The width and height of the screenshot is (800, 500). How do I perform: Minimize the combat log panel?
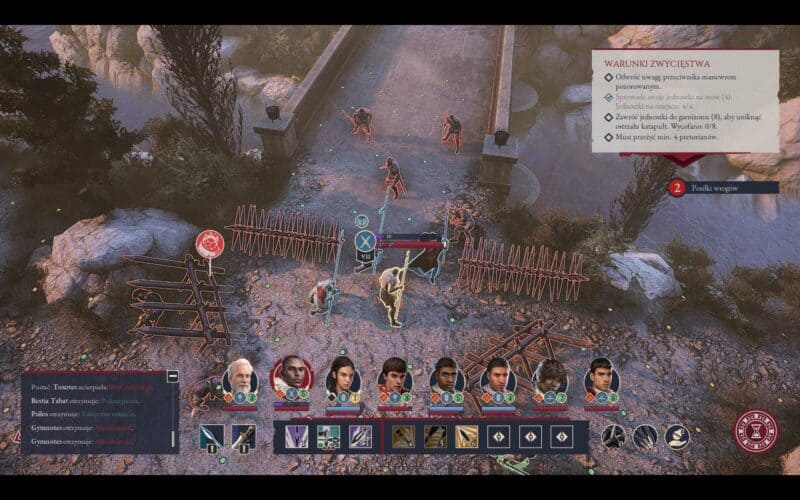point(173,376)
